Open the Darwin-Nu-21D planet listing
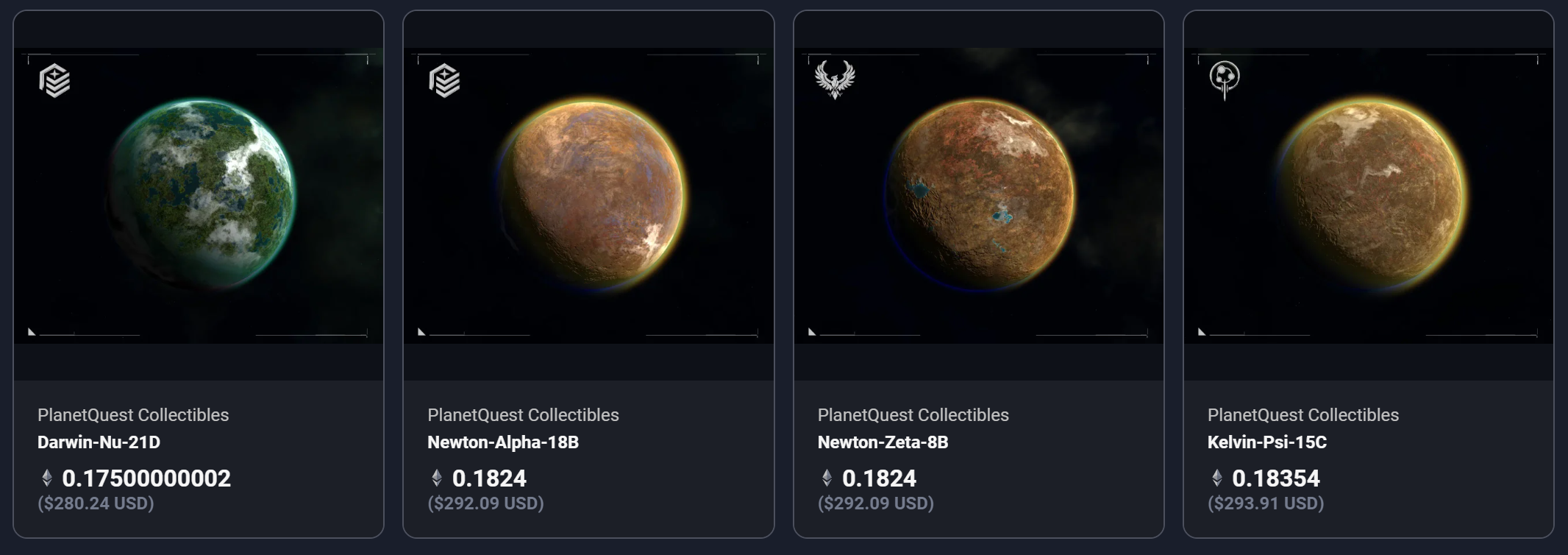The height and width of the screenshot is (555, 1568). (200, 196)
